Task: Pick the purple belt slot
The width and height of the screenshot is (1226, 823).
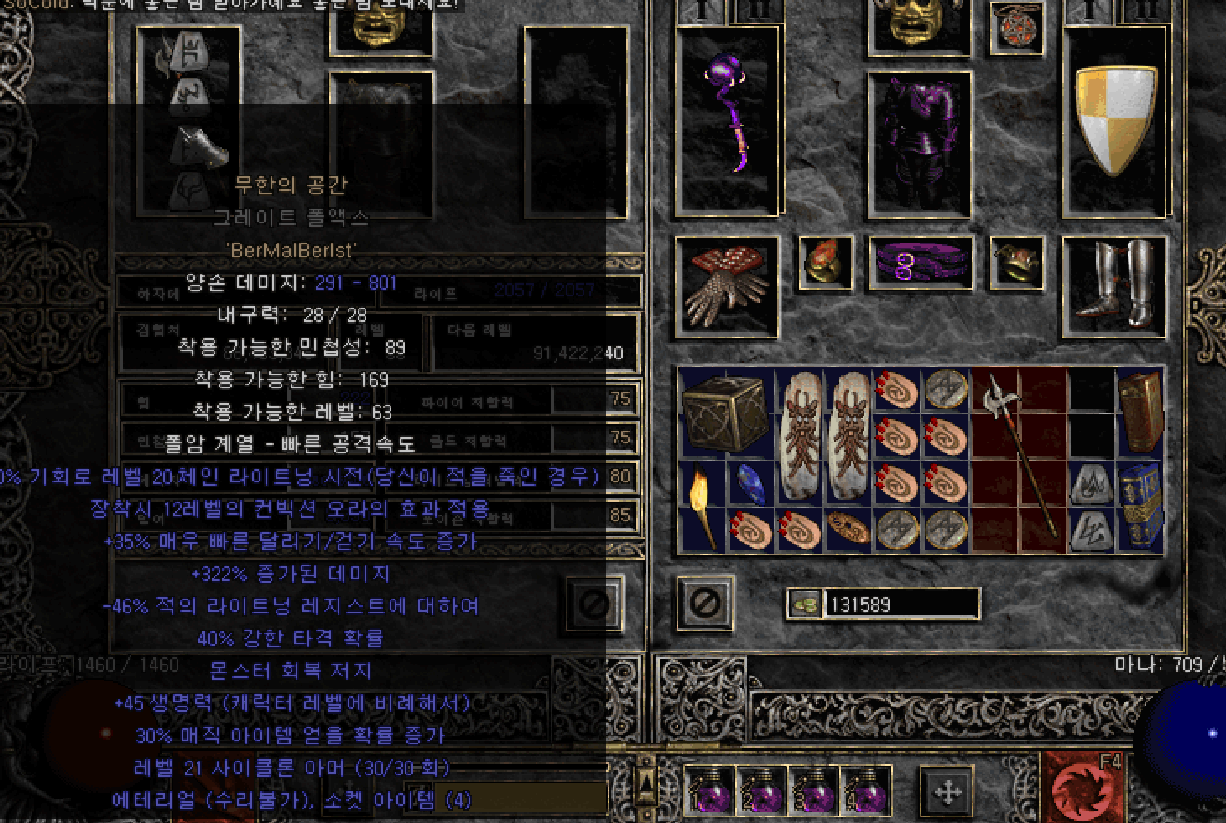Action: (x=920, y=264)
